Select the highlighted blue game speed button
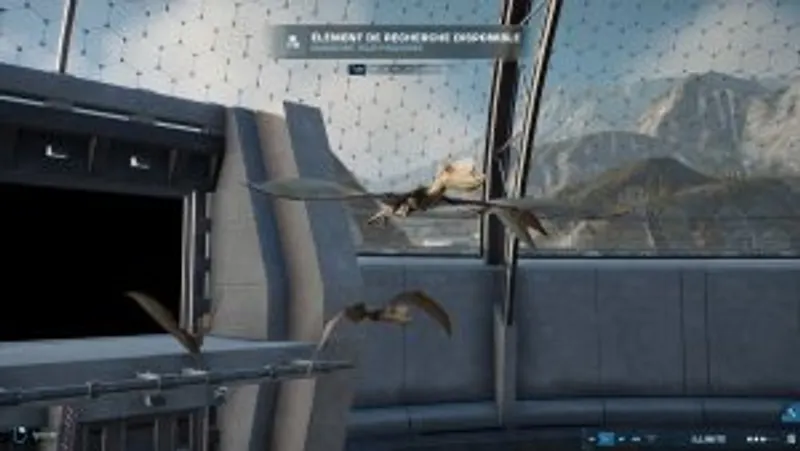The image size is (800, 451). coord(605,438)
